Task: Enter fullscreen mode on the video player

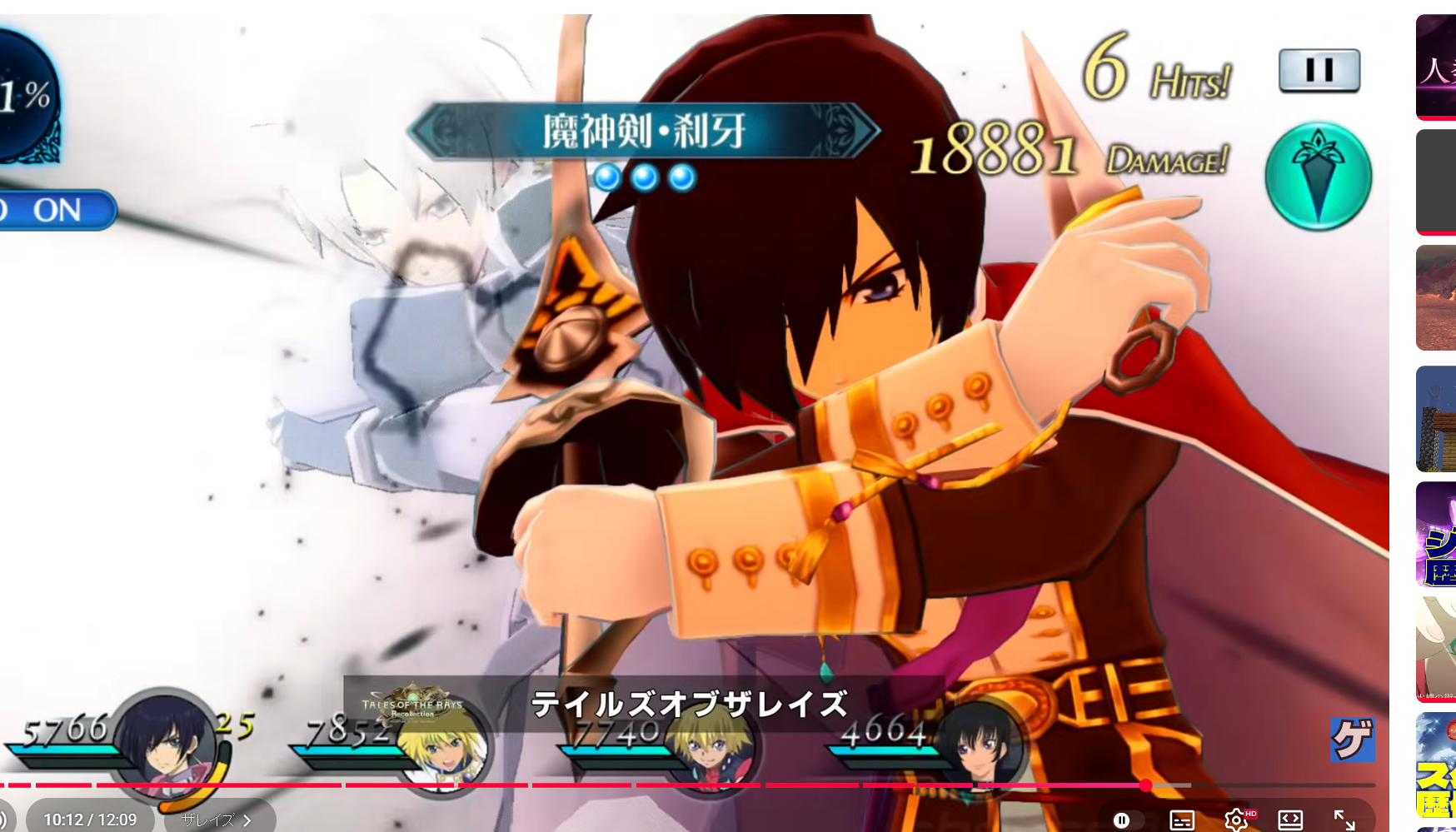Action: click(1344, 820)
